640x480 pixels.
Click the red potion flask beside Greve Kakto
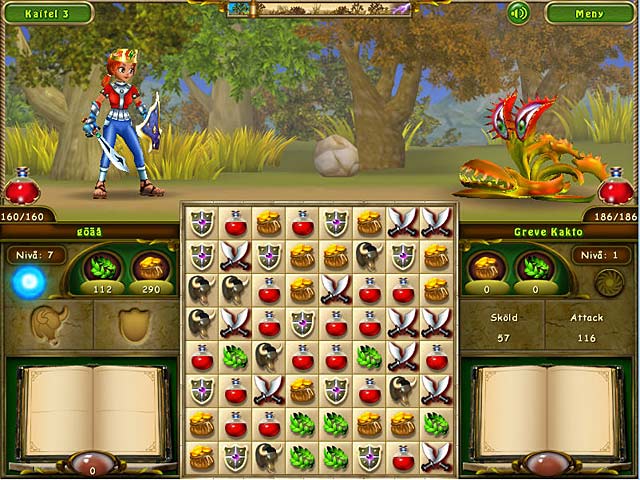click(x=617, y=187)
